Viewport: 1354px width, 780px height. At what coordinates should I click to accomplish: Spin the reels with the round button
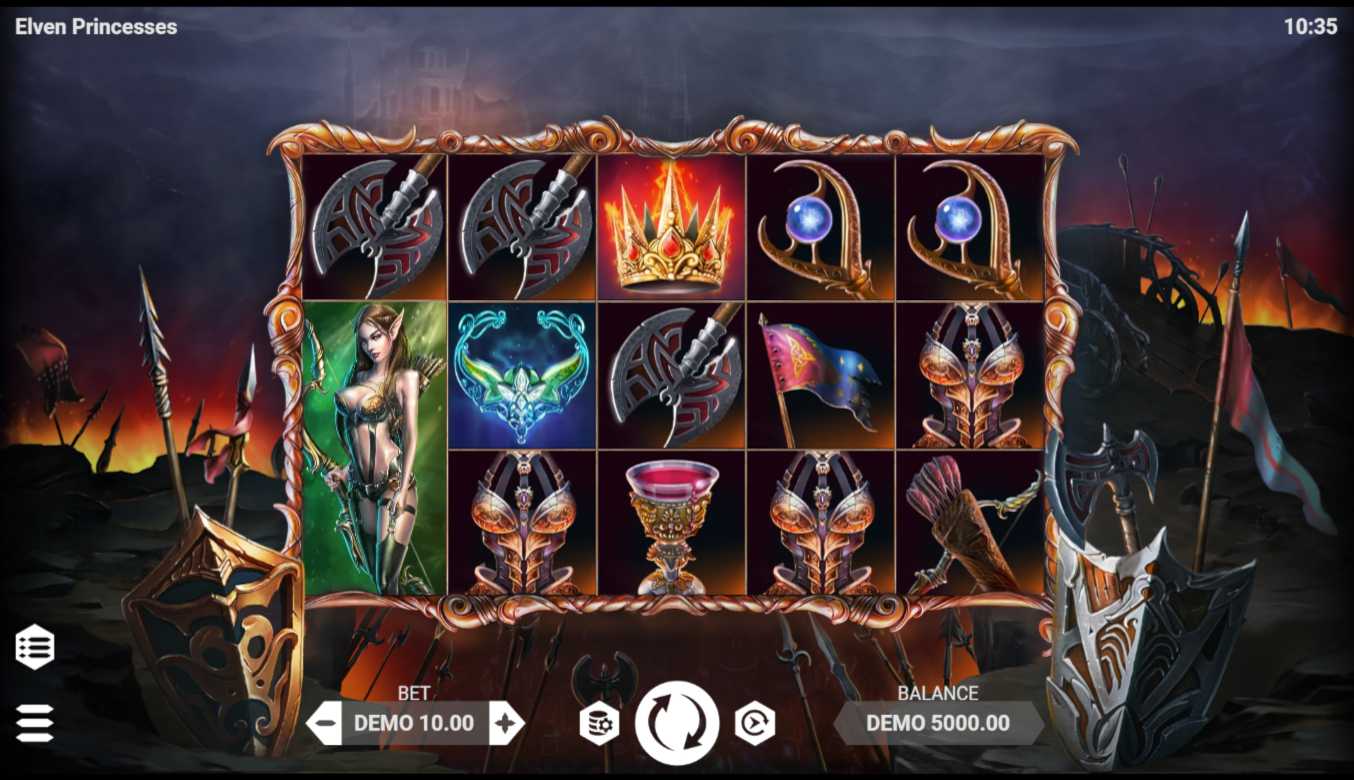[x=677, y=723]
